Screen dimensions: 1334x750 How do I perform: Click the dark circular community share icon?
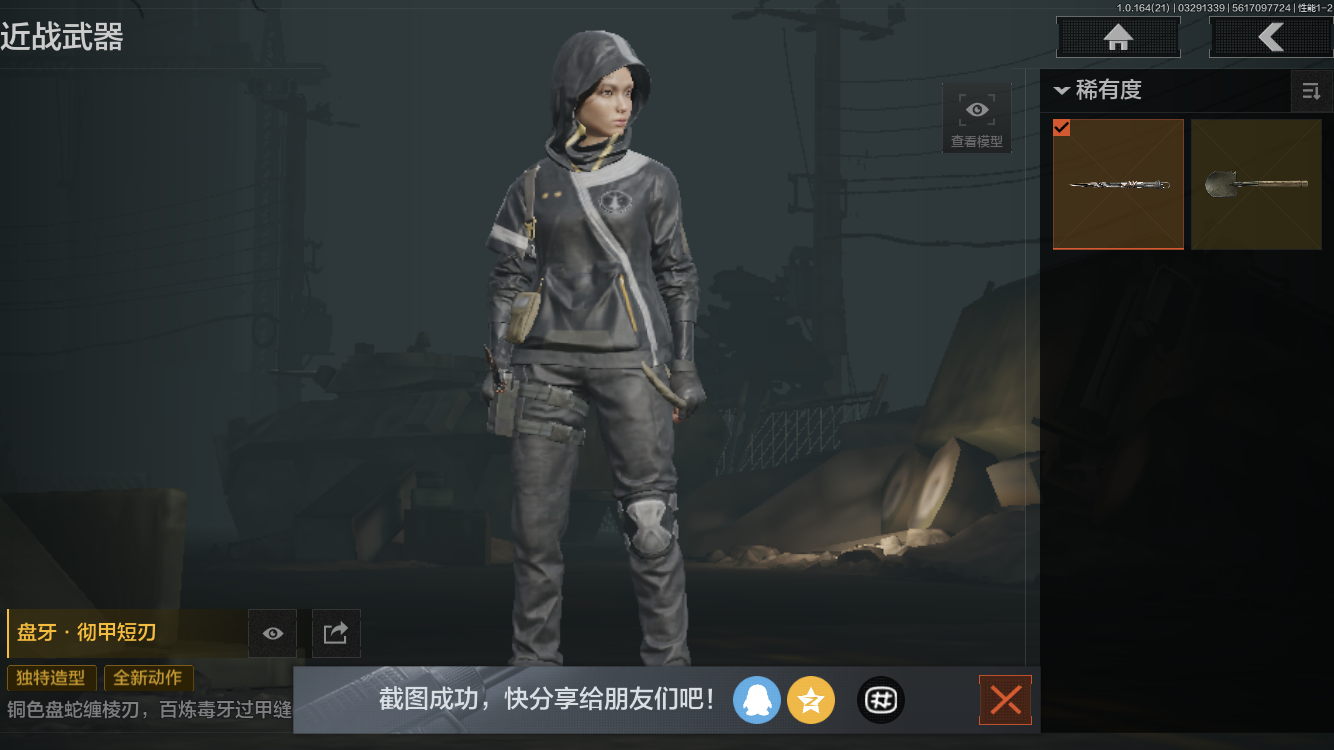pos(880,700)
